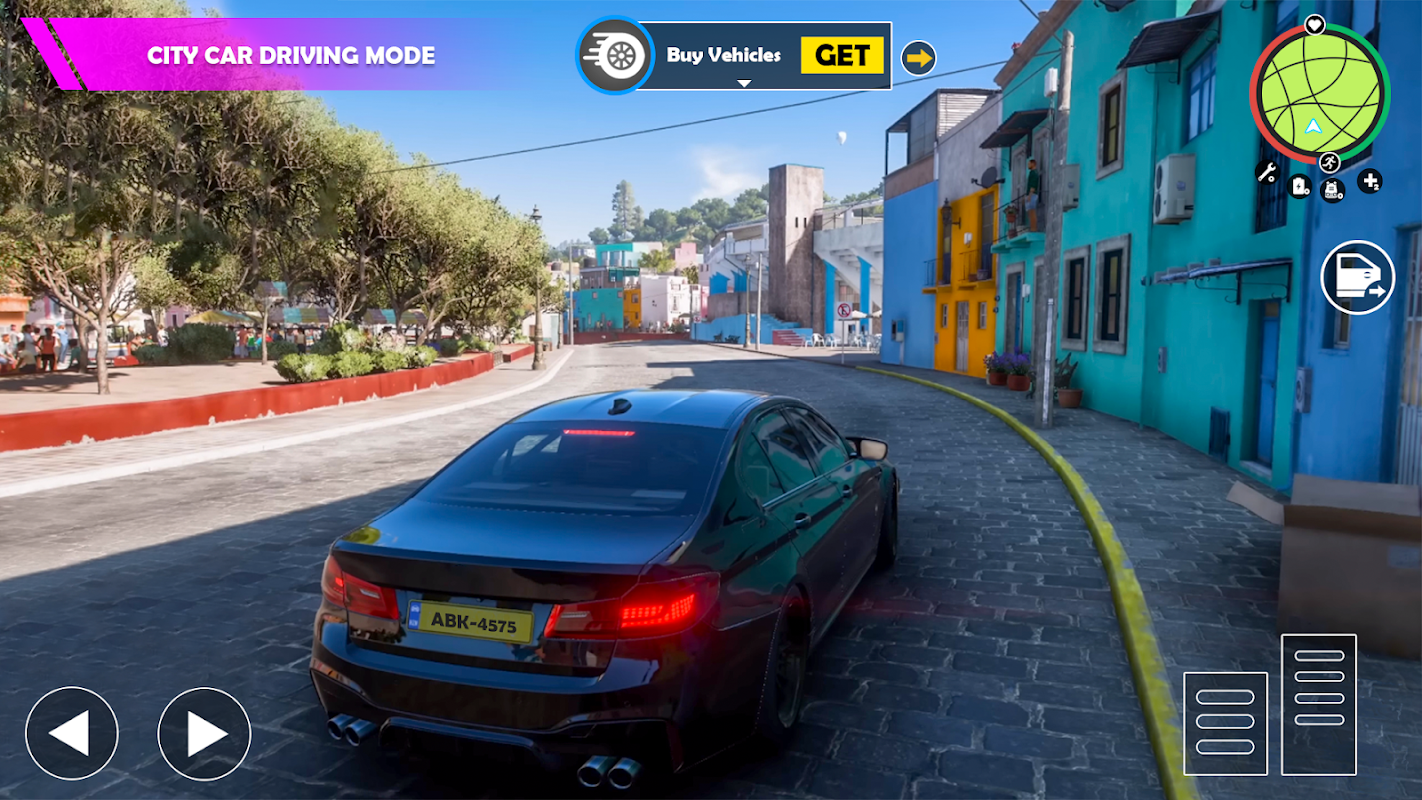Activate the armor vest icon
Image resolution: width=1422 pixels, height=800 pixels.
(x=1333, y=189)
